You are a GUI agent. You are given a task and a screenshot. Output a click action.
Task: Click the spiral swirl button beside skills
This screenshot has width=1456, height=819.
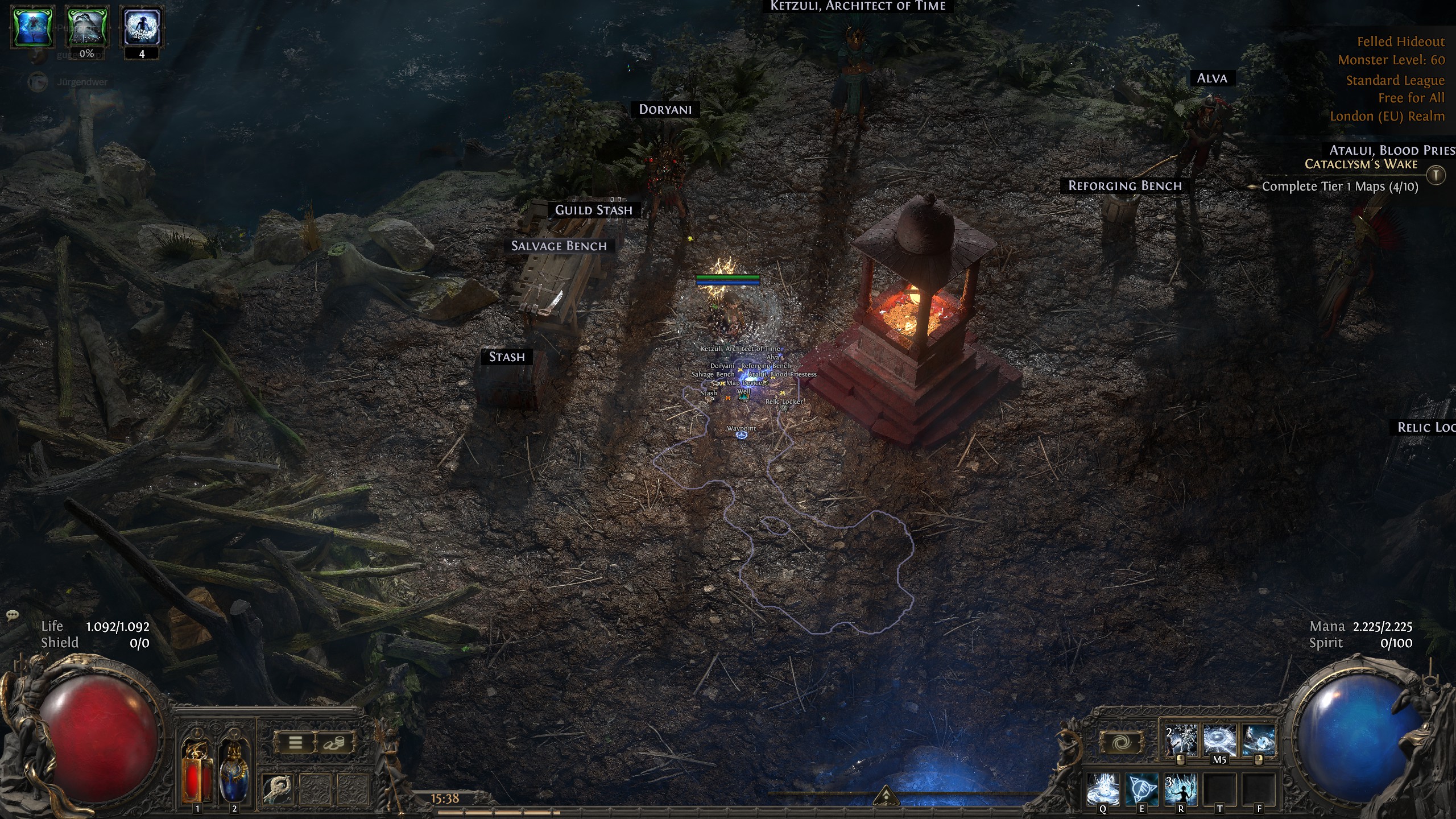click(x=1122, y=743)
